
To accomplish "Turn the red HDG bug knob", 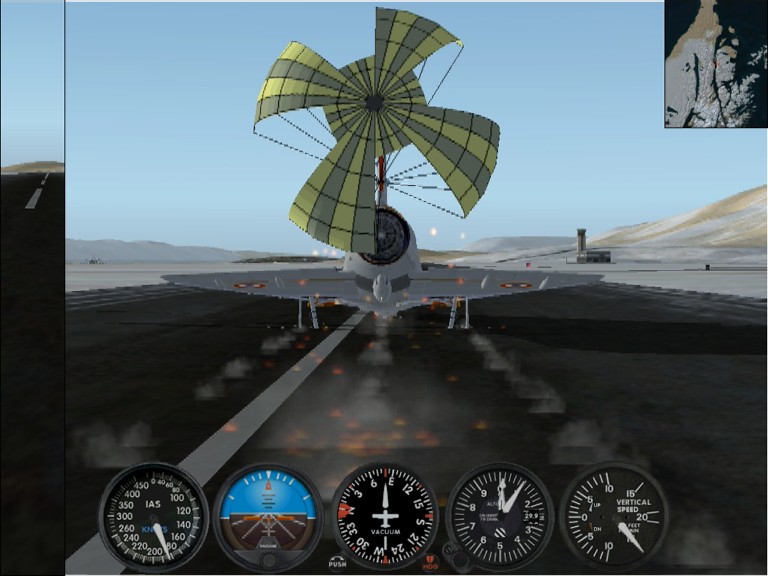I will click(x=431, y=561).
